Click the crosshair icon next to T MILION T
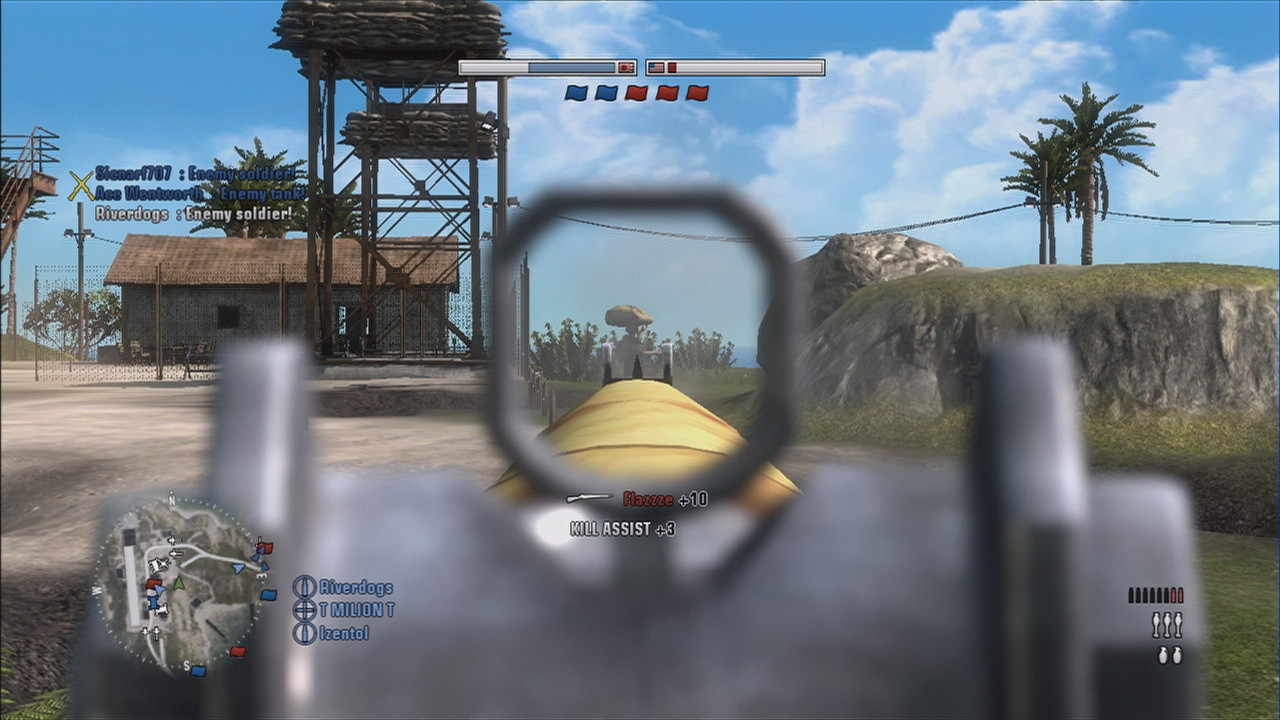 click(x=304, y=610)
